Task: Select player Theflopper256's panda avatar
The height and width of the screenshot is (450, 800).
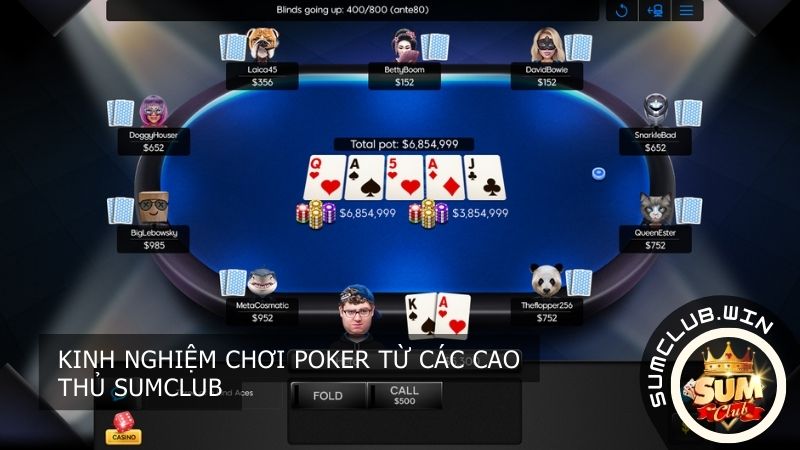Action: pos(546,282)
